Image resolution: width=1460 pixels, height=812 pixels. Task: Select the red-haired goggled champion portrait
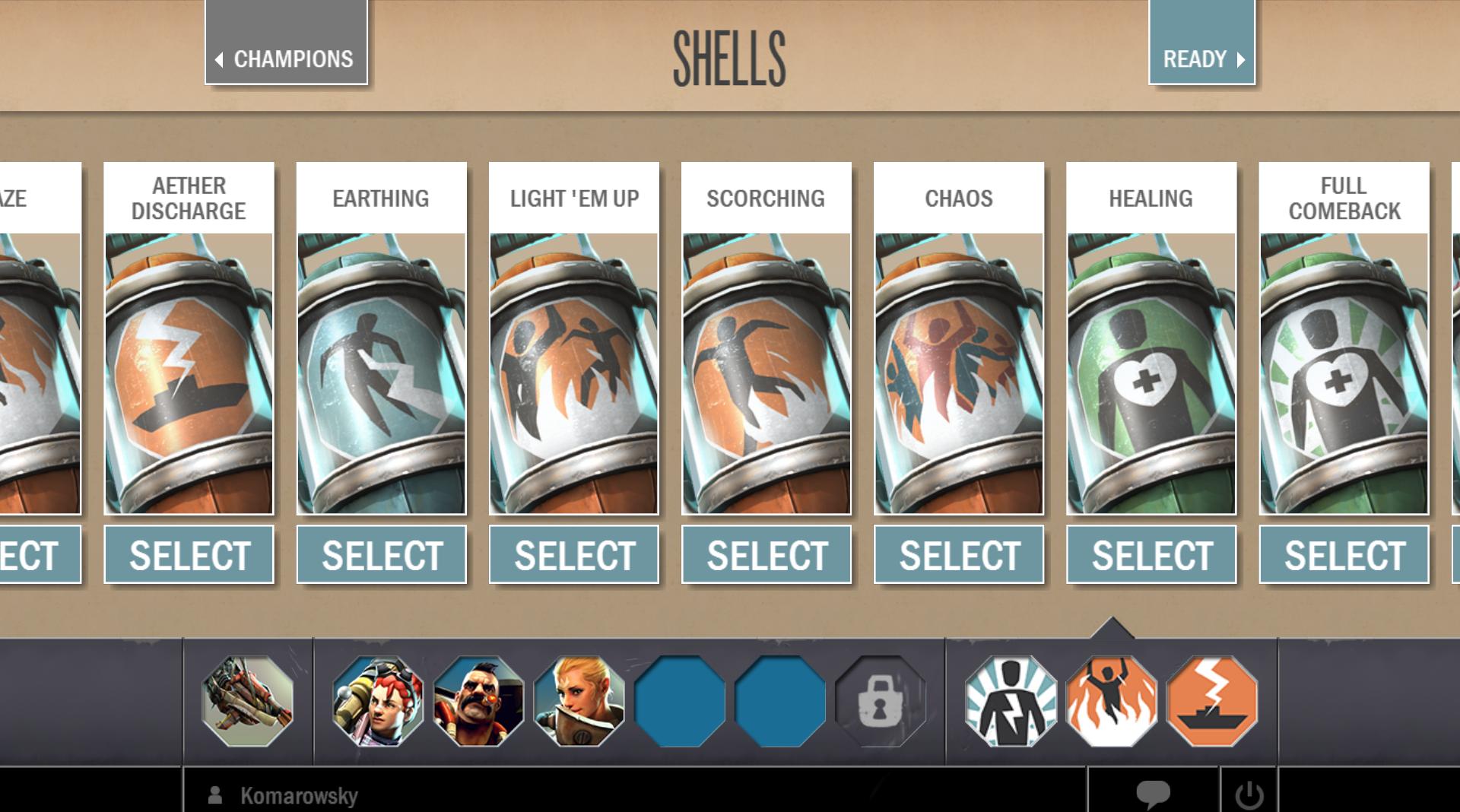378,701
